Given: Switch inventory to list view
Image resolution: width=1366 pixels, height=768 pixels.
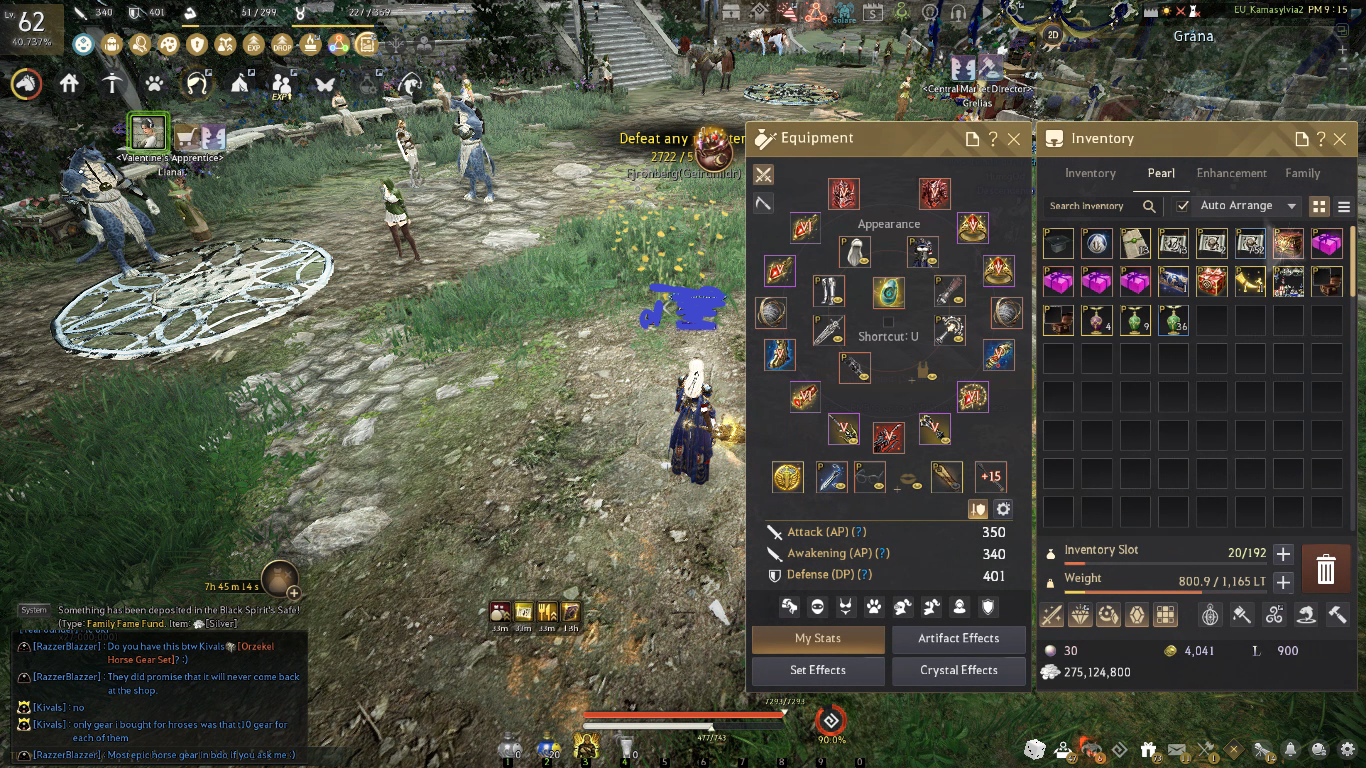Looking at the screenshot, I should 1344,206.
